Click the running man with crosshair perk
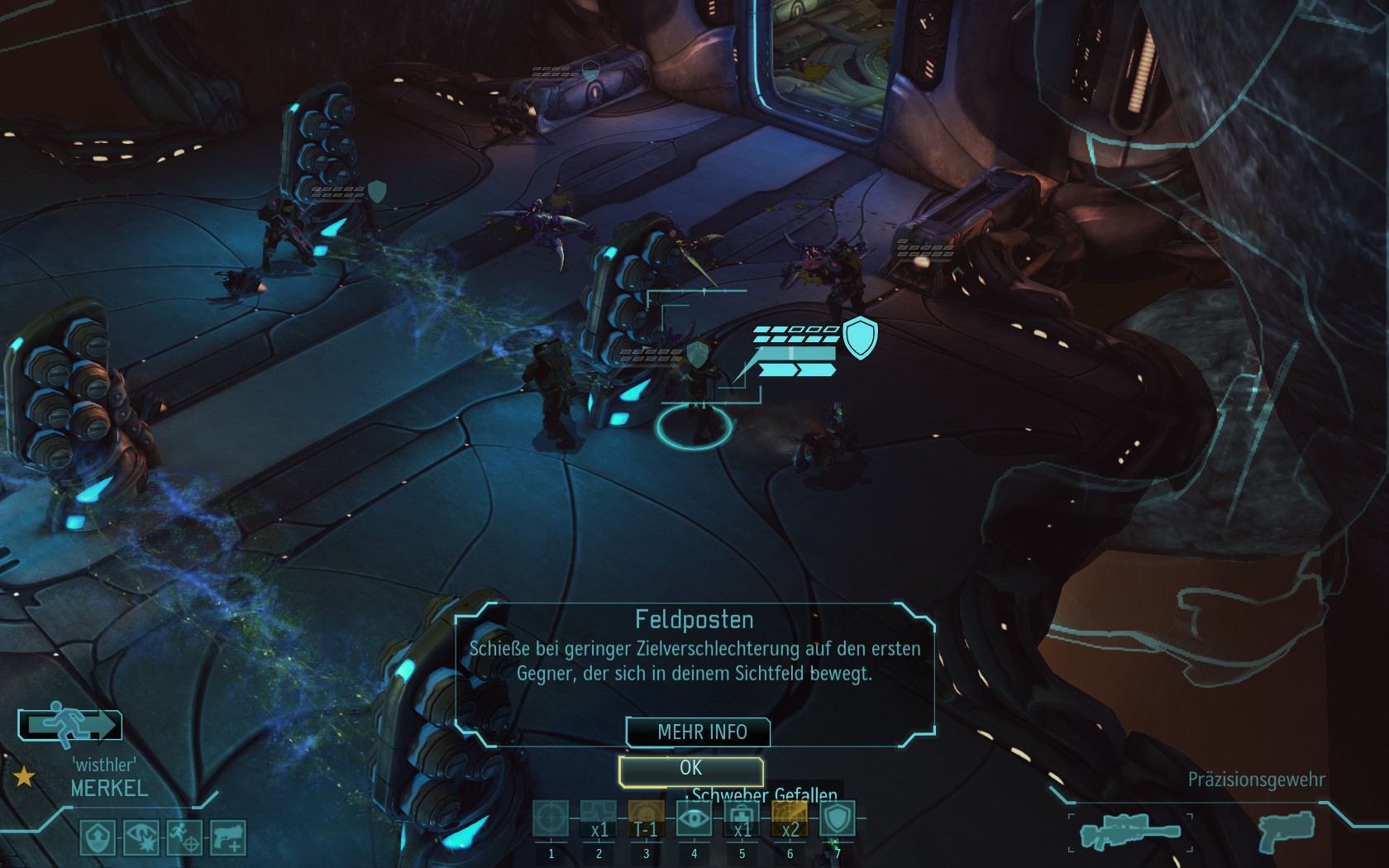This screenshot has height=868, width=1389. tap(184, 837)
